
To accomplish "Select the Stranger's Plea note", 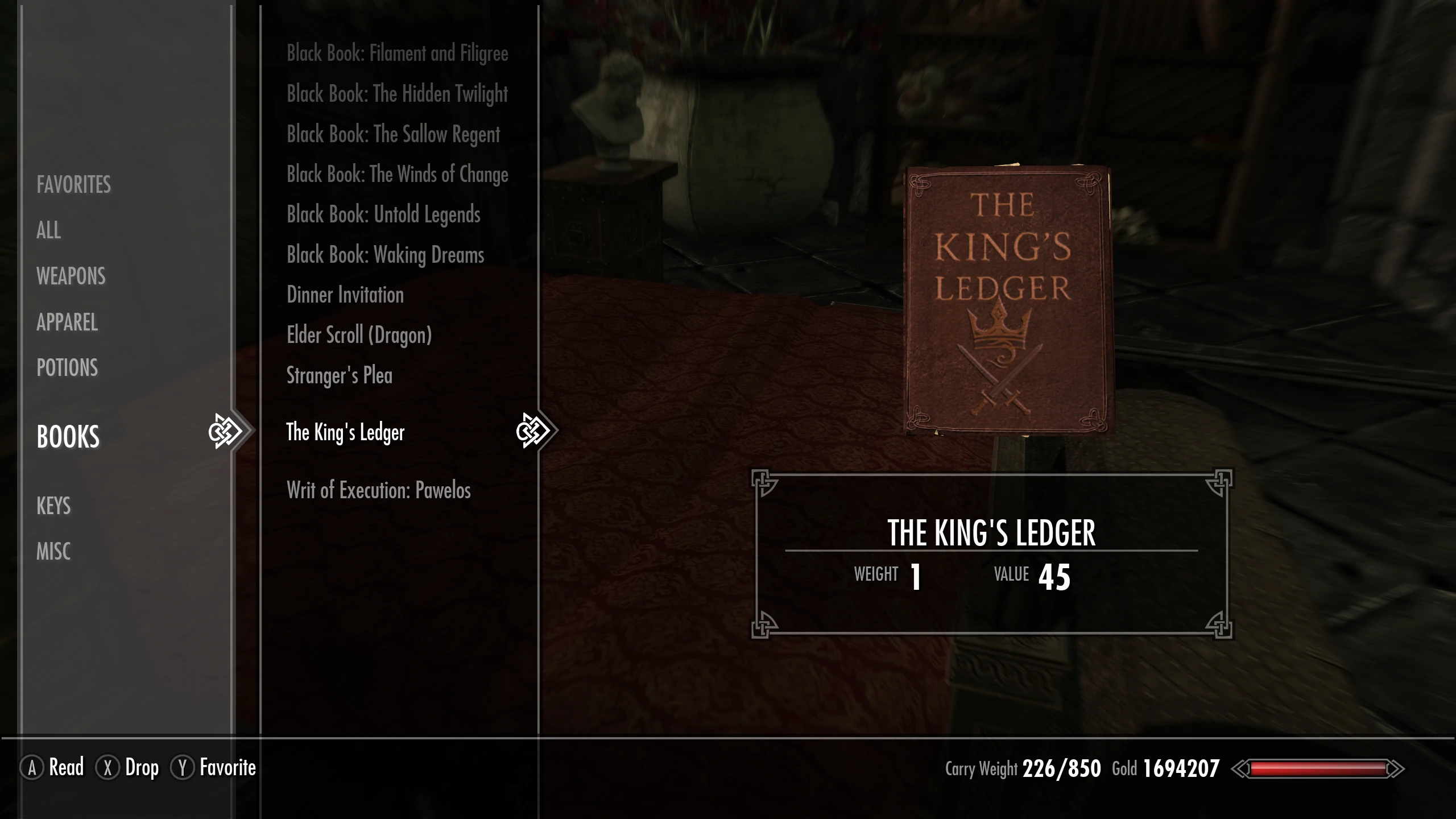I will 340,376.
